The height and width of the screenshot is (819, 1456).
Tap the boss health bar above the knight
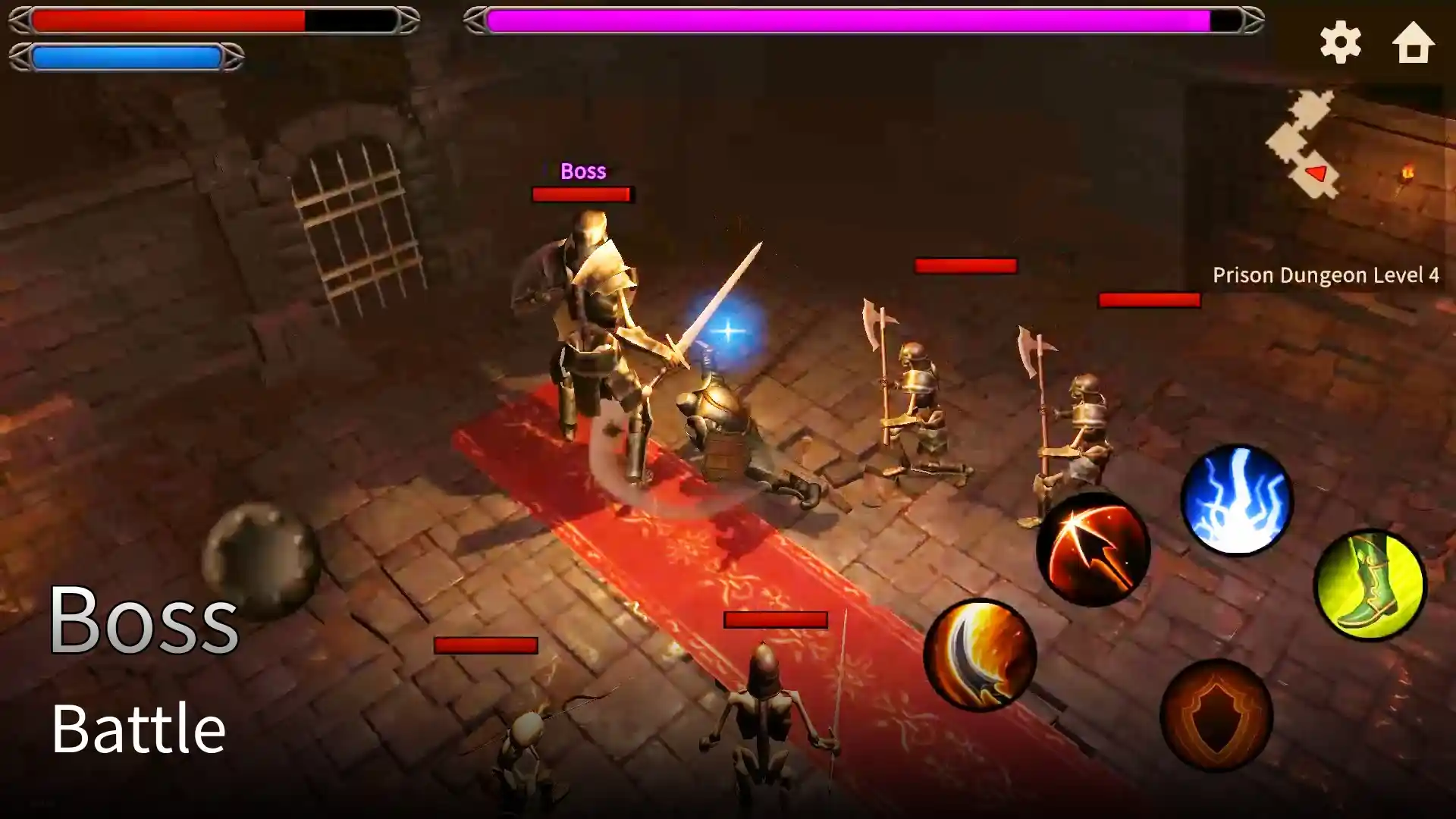click(x=582, y=195)
